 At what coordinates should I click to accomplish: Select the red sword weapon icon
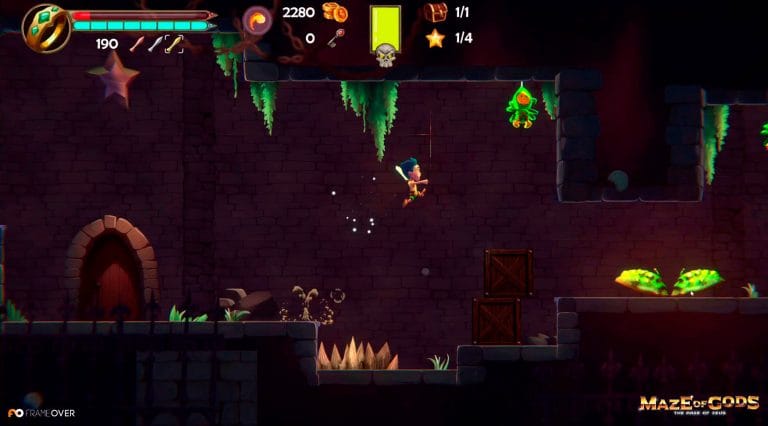point(136,44)
